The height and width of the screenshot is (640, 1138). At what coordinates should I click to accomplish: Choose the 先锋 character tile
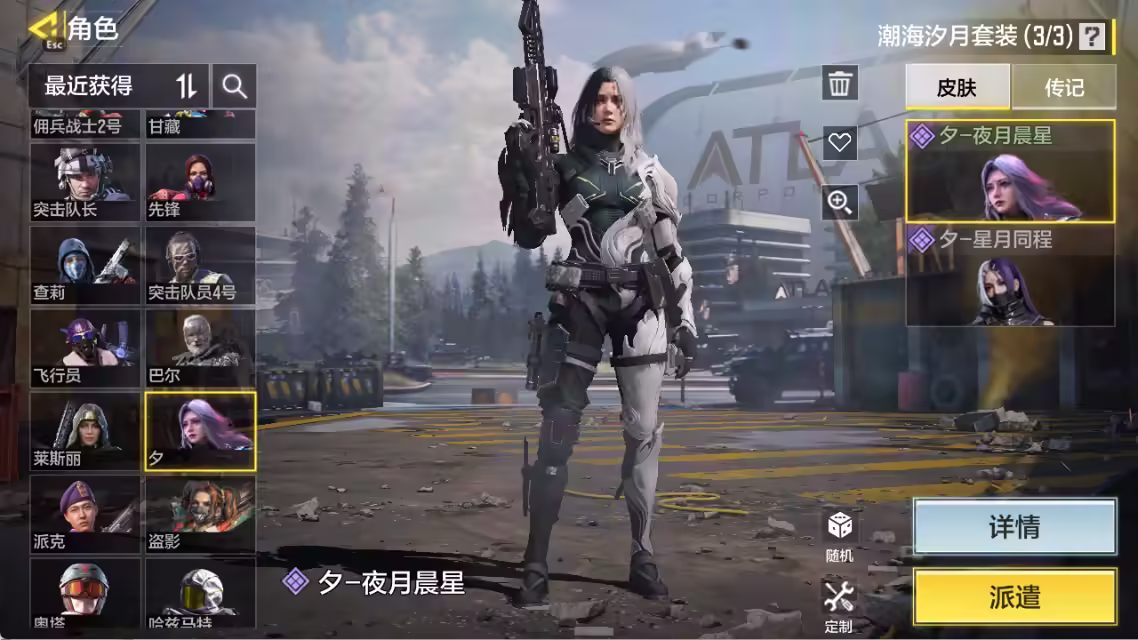[x=200, y=181]
